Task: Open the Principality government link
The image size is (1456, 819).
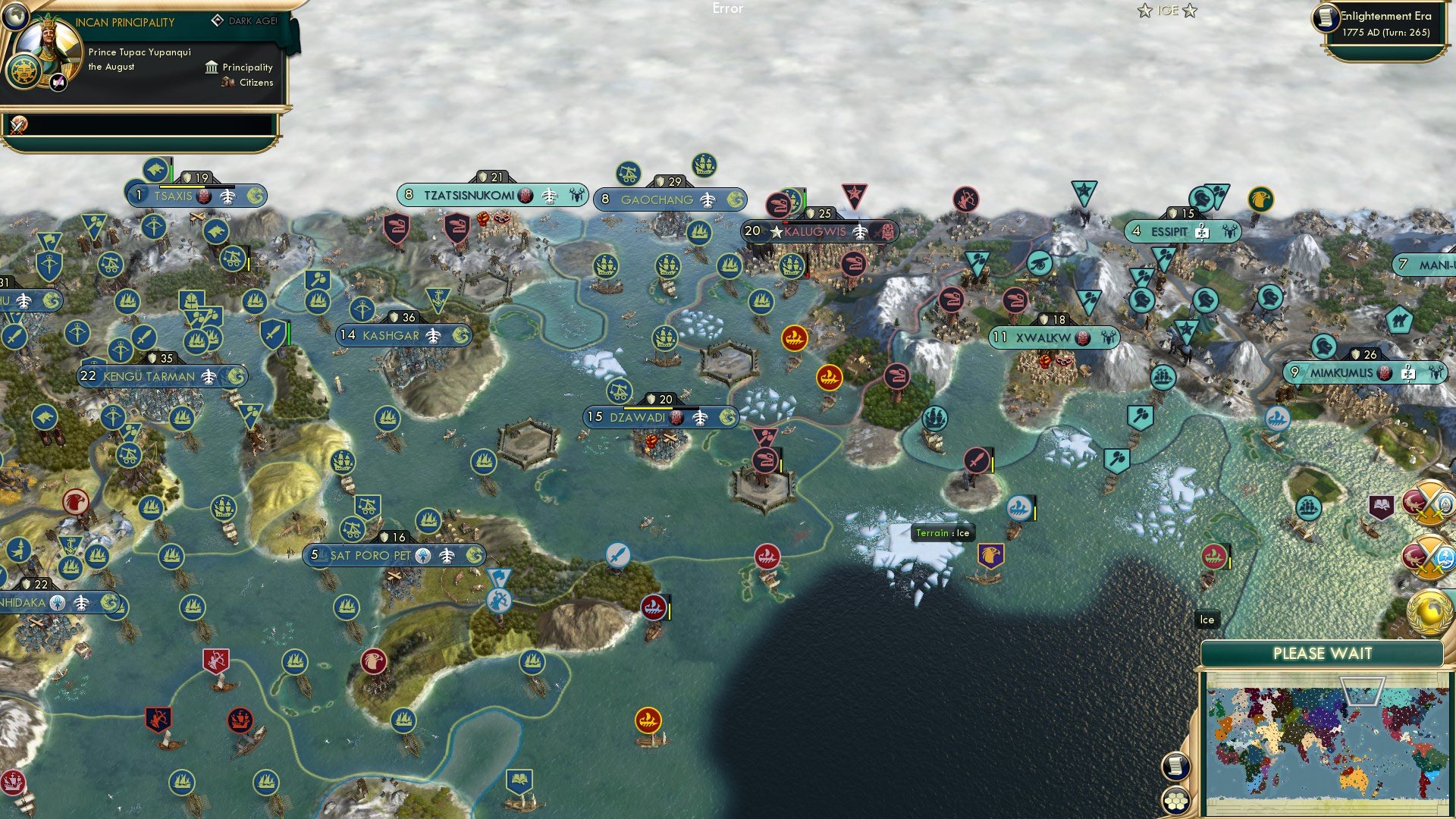Action: pyautogui.click(x=247, y=67)
